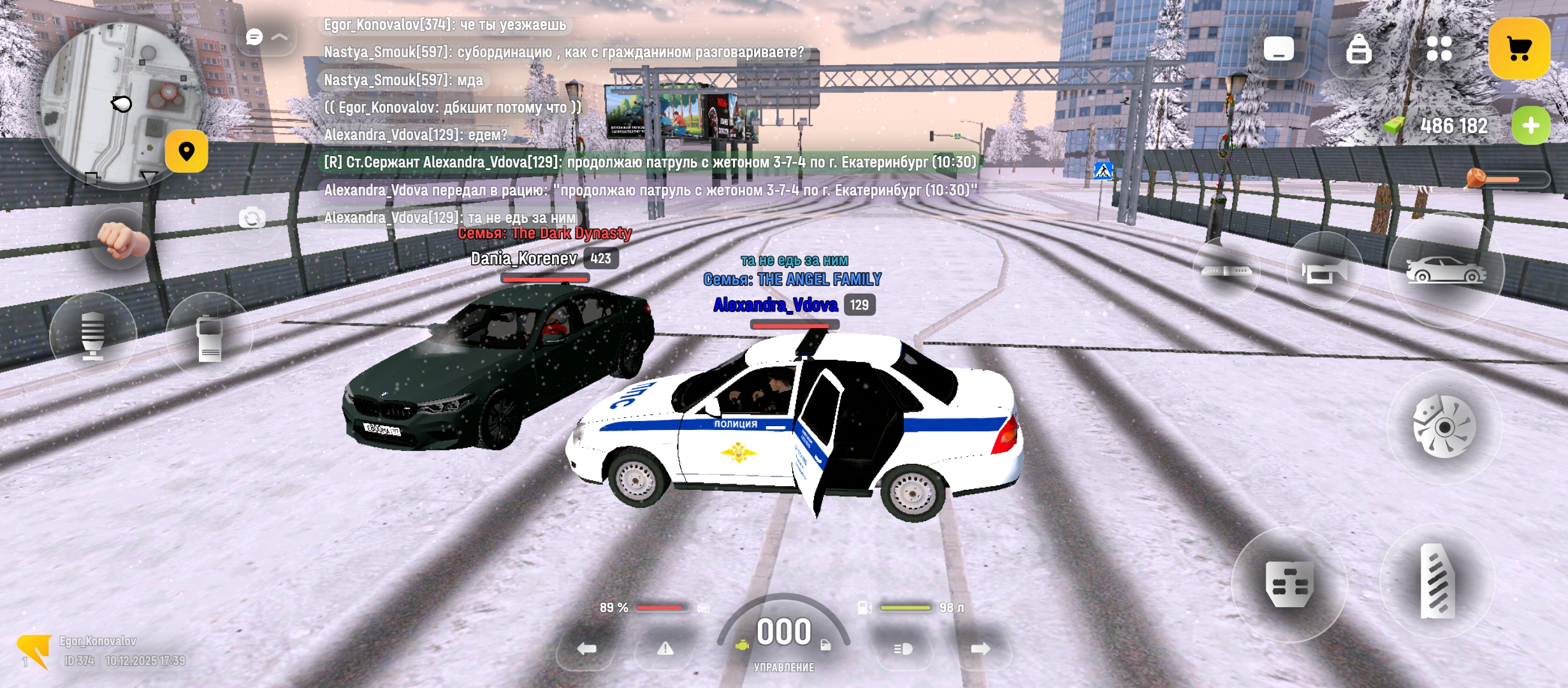Tap the gas accelerator pedal

point(1437,581)
